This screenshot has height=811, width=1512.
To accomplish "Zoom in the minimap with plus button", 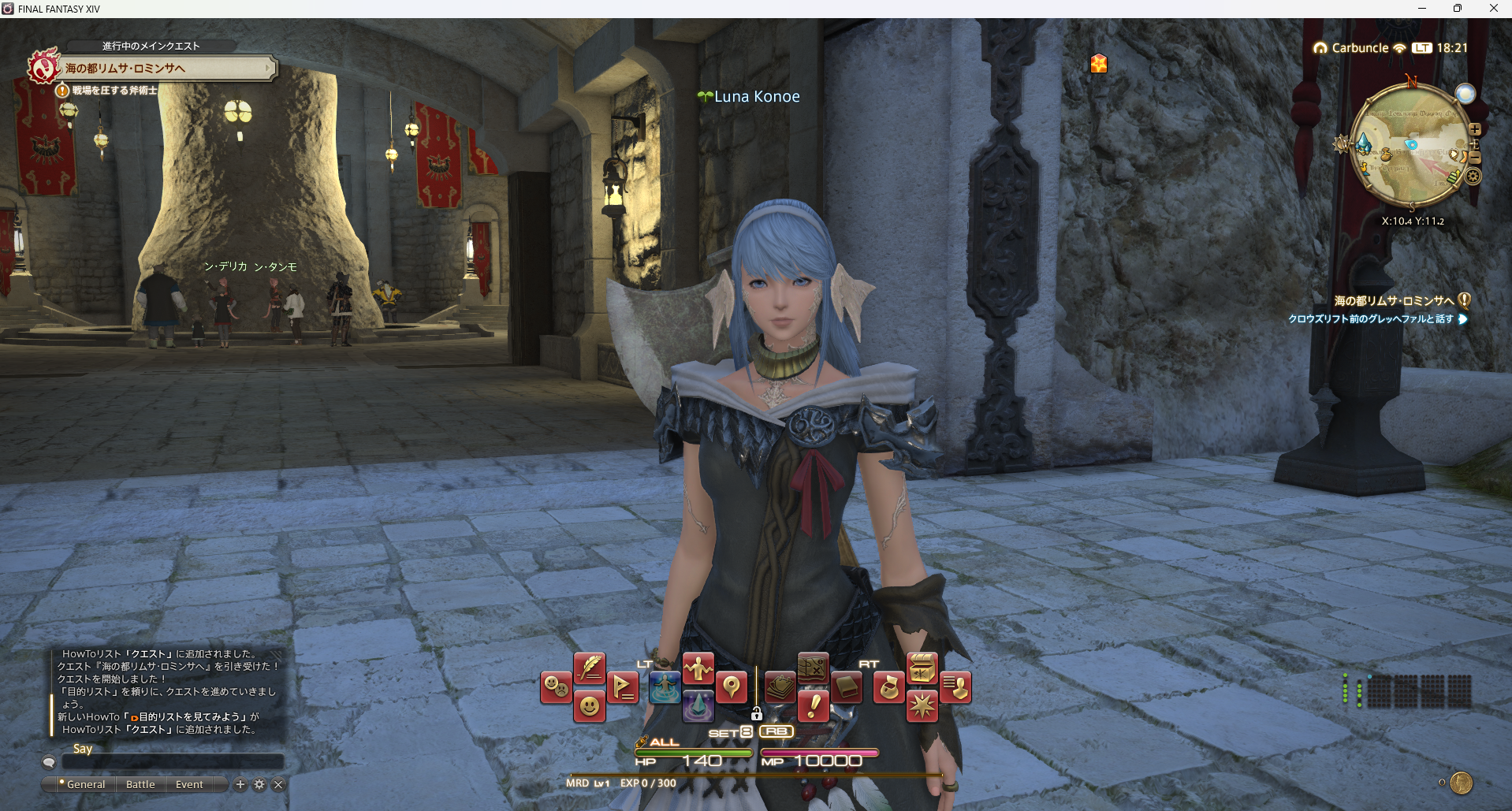I will 1475,128.
